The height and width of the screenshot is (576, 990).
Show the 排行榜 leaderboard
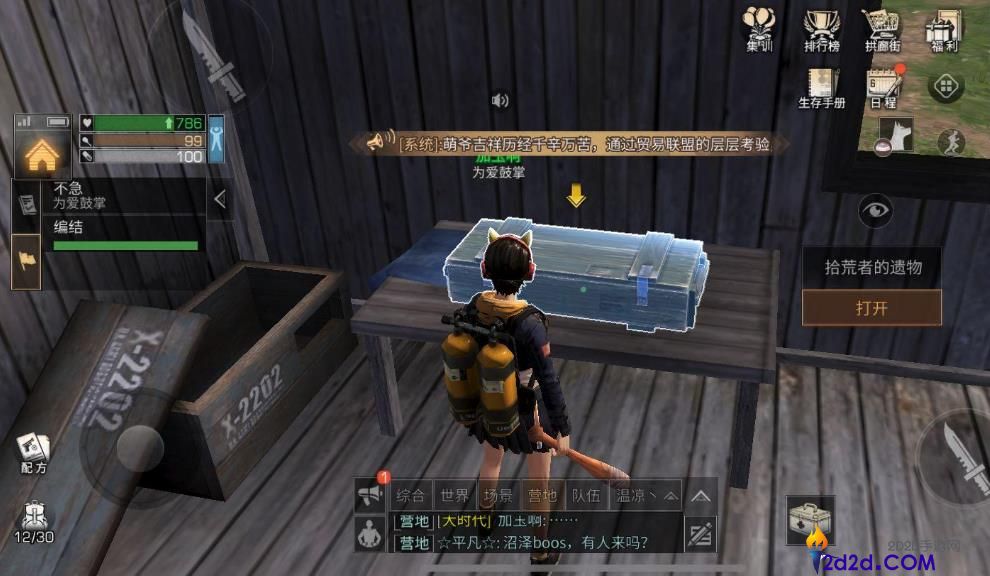point(821,28)
